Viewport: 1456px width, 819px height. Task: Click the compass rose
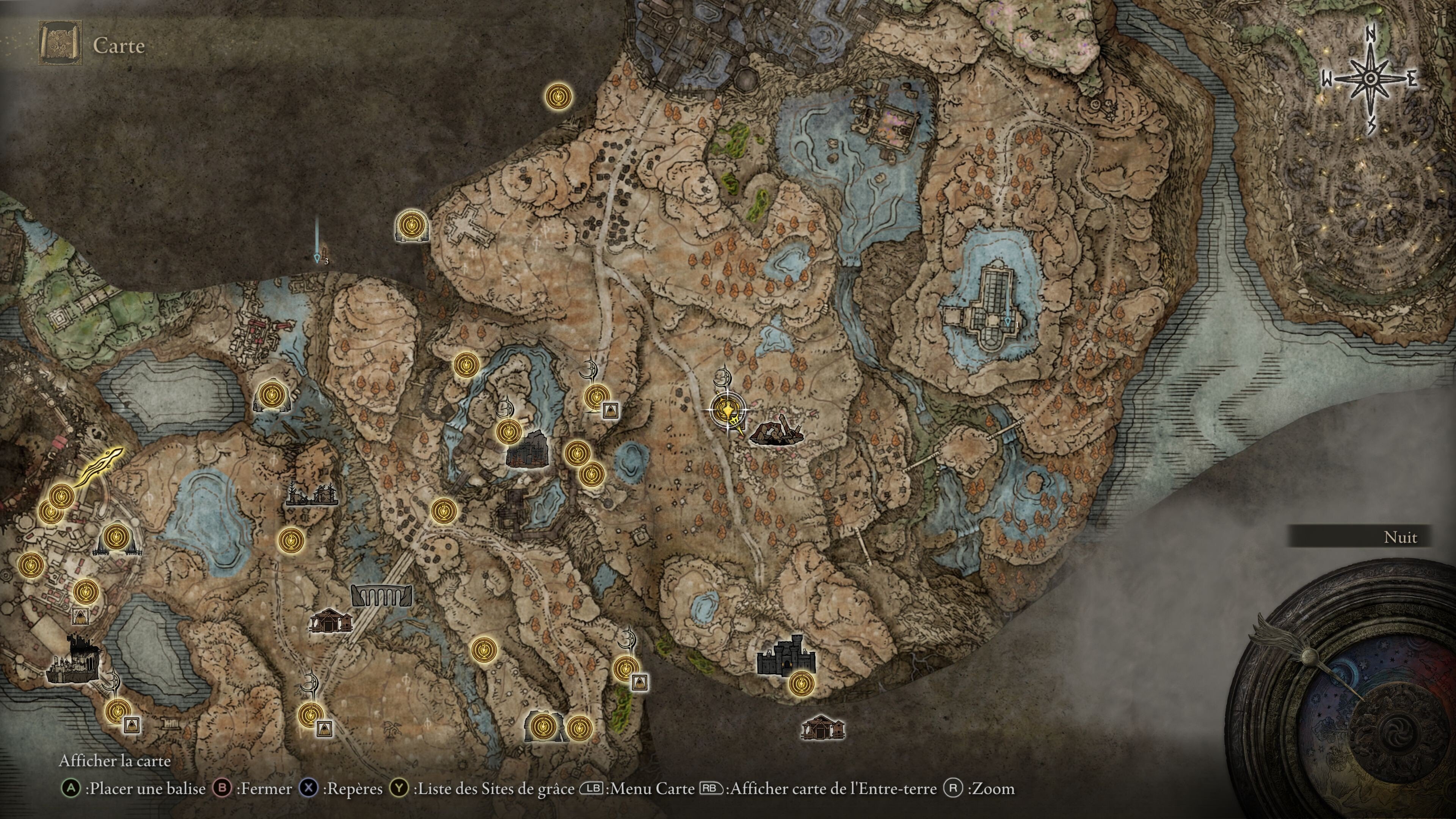pos(1370,79)
